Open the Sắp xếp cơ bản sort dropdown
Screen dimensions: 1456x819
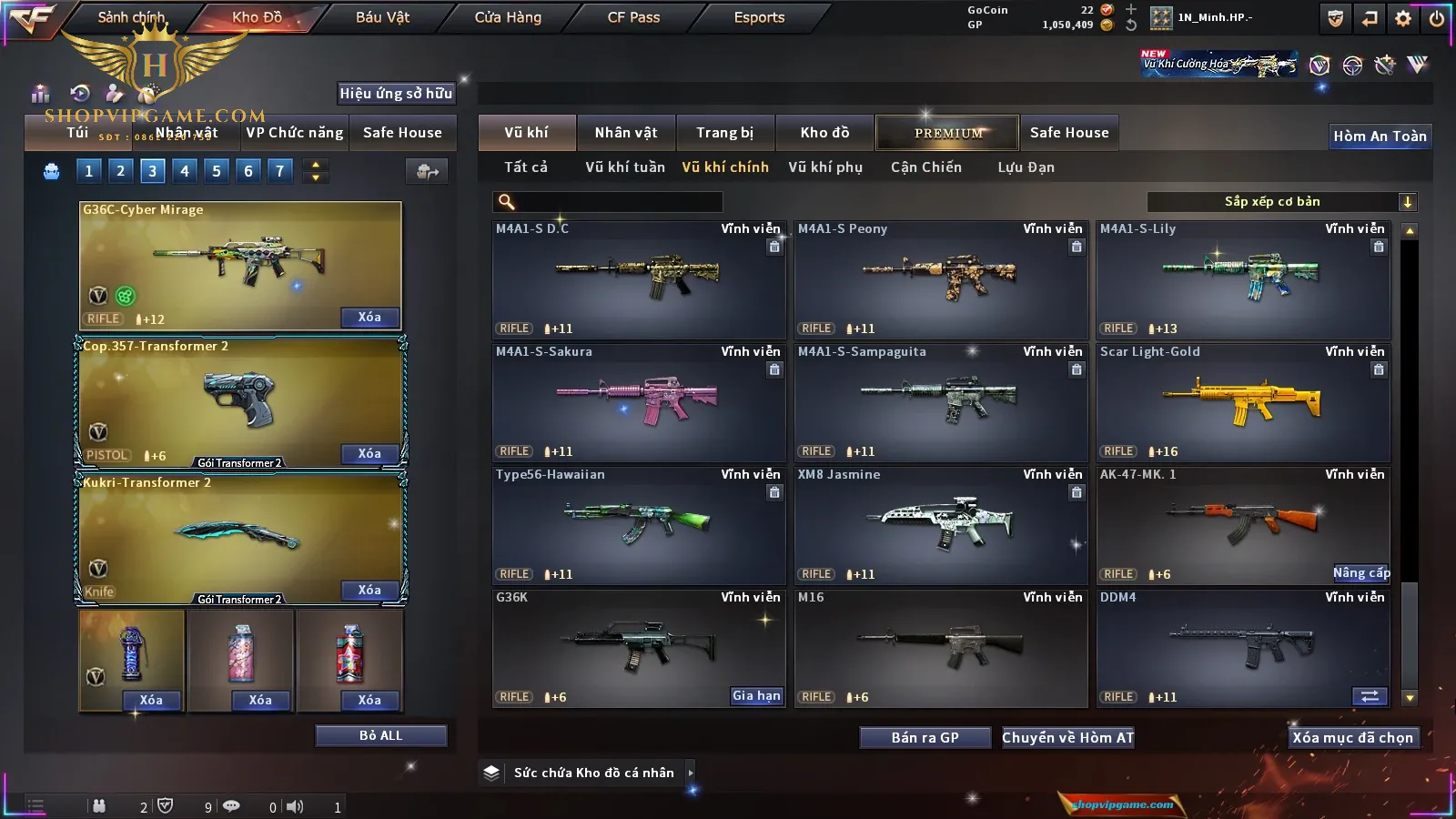1281,202
